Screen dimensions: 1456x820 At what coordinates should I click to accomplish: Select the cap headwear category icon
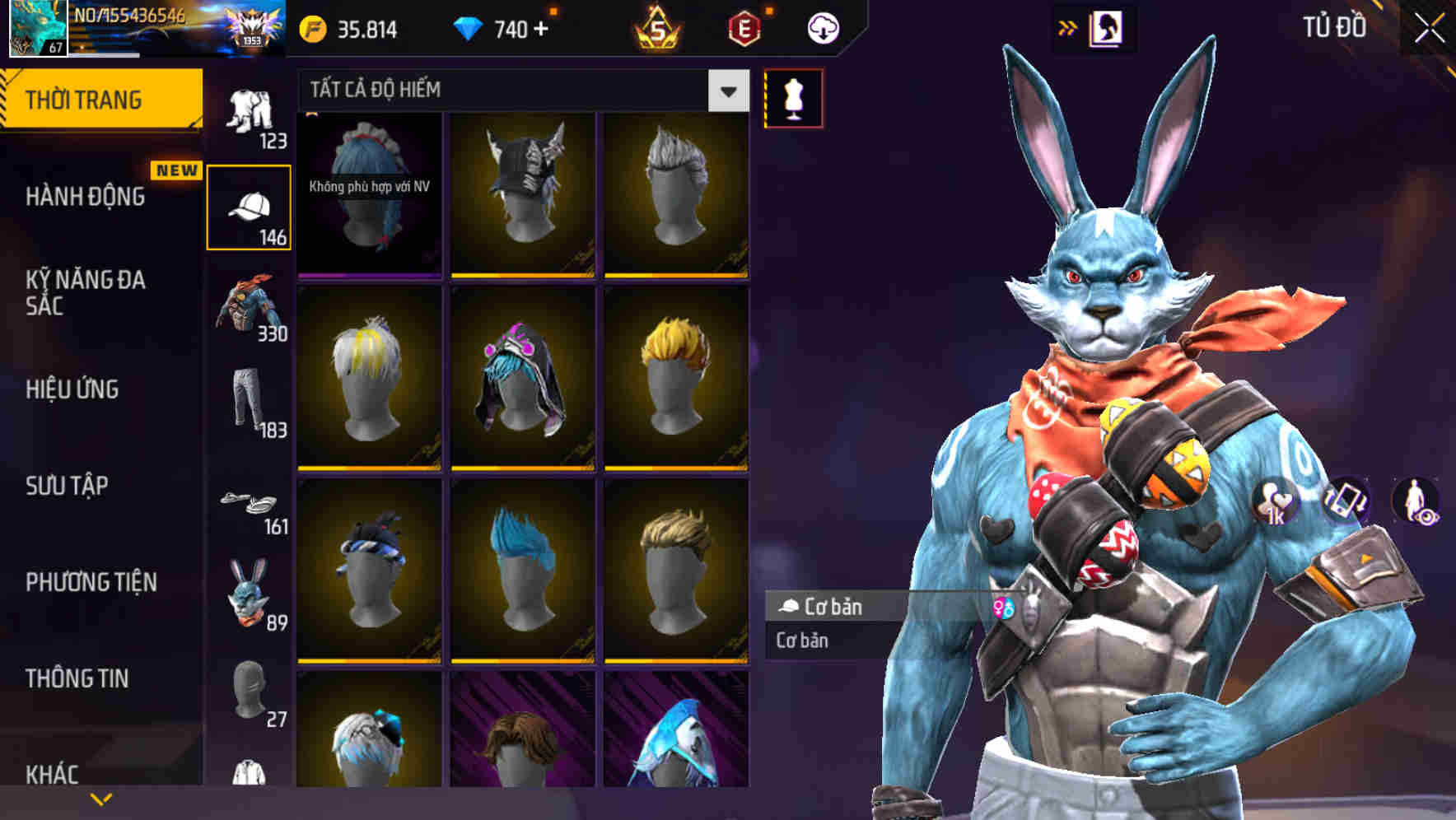(250, 206)
